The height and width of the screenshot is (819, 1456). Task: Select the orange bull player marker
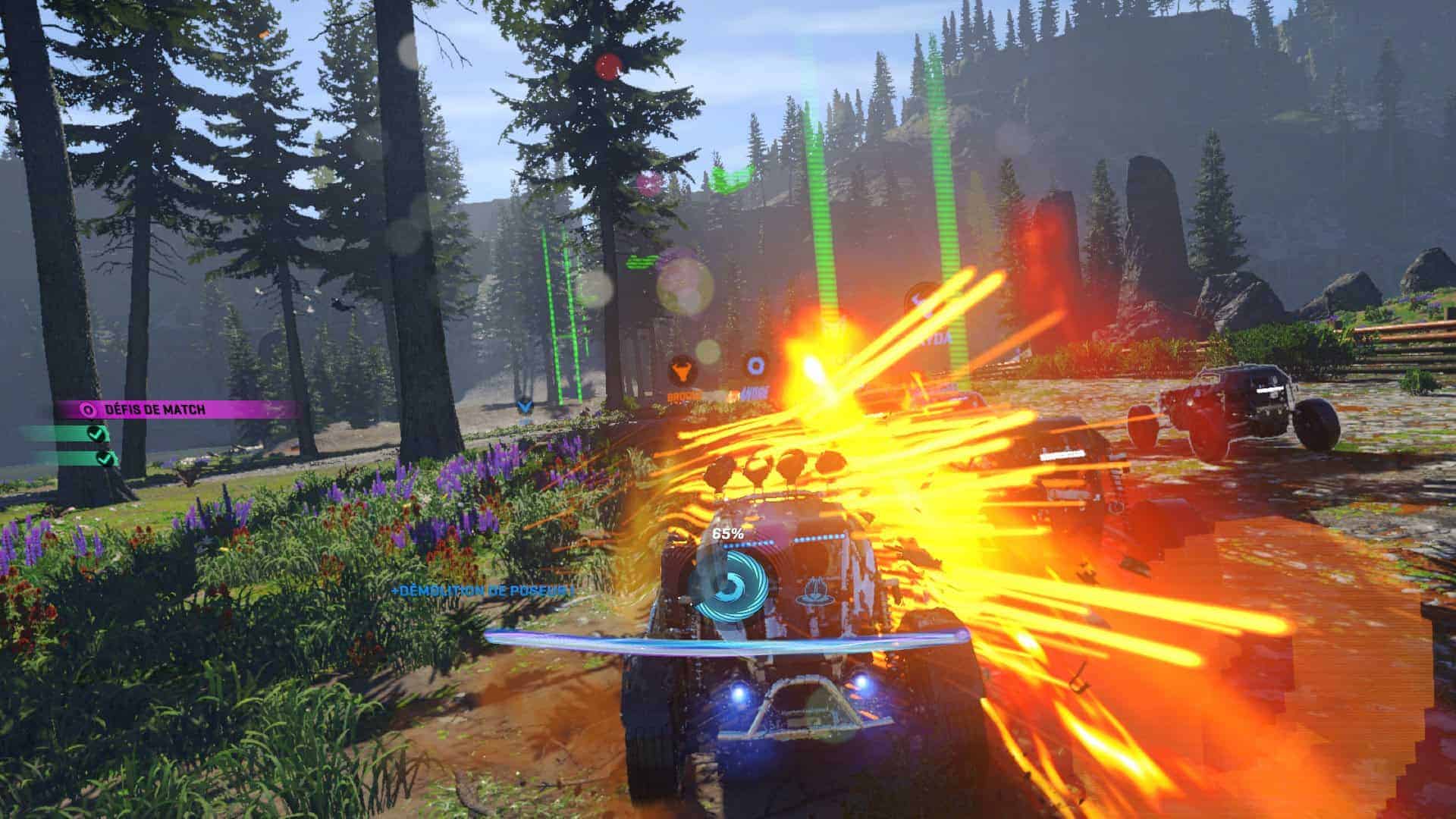682,371
